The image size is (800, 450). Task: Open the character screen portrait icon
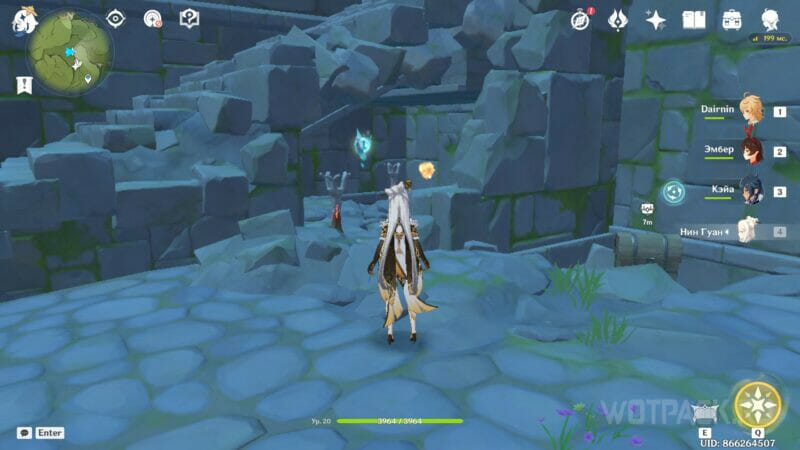(x=771, y=20)
